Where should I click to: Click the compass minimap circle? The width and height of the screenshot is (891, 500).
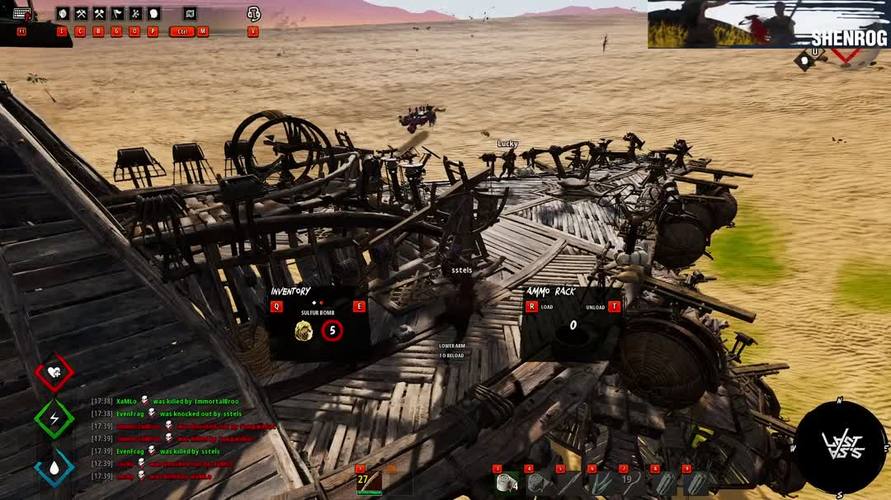tap(840, 447)
